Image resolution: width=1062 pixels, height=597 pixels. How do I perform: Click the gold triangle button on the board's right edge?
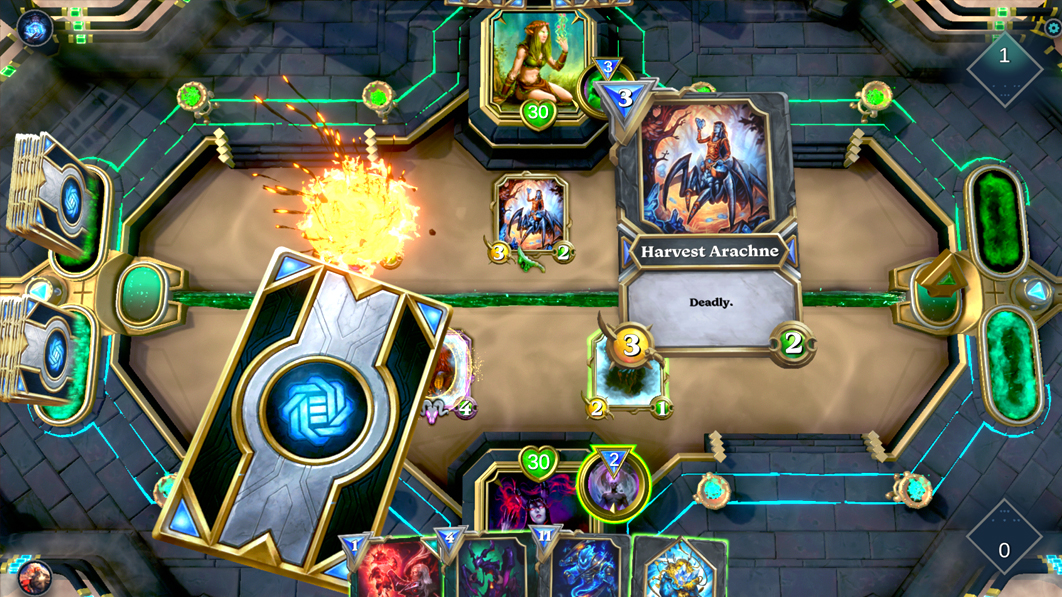click(942, 277)
